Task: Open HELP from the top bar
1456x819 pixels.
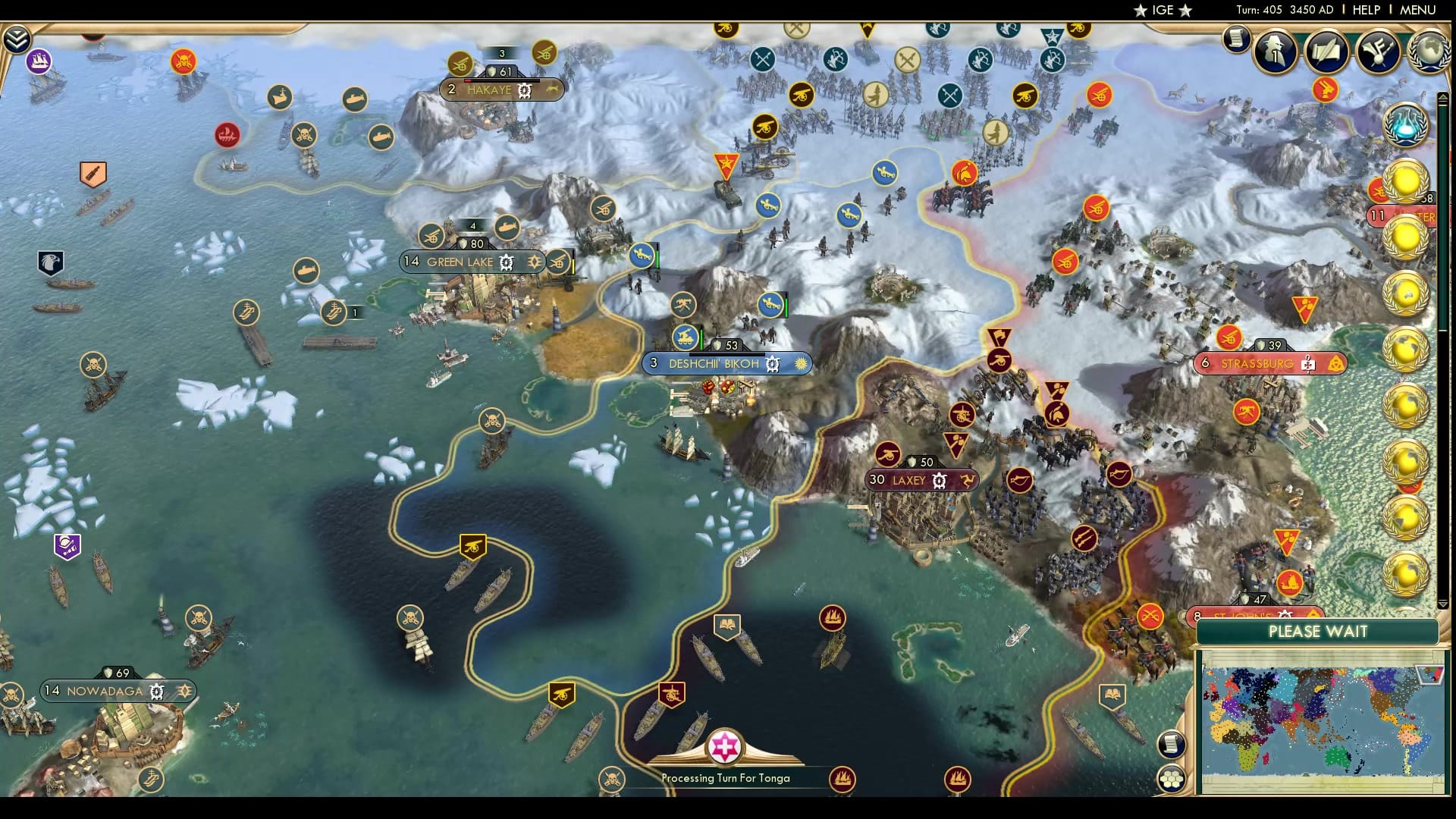Action: [x=1365, y=11]
